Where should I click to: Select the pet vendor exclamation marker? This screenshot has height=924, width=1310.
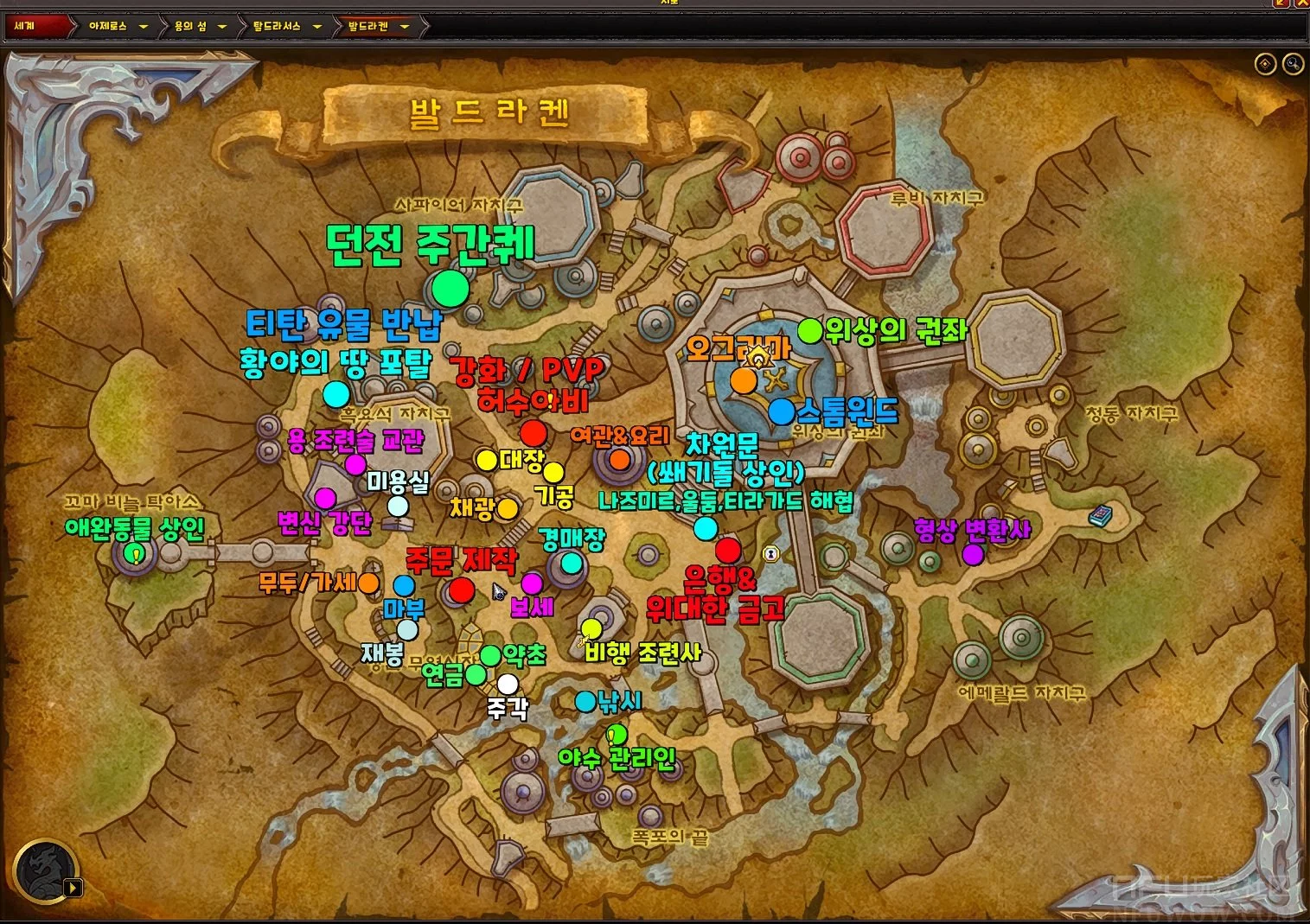pos(135,553)
